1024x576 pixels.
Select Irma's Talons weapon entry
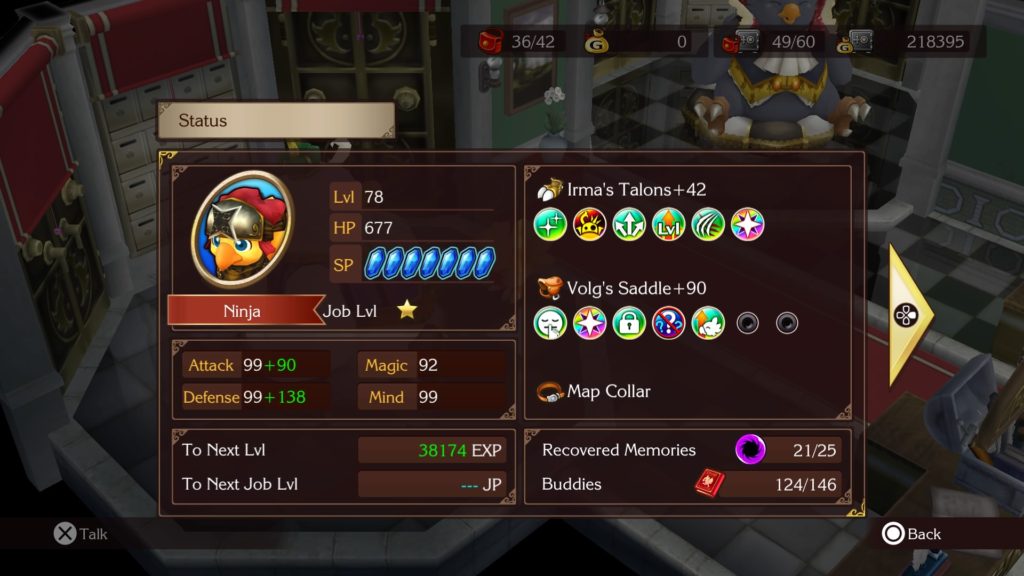[x=622, y=190]
